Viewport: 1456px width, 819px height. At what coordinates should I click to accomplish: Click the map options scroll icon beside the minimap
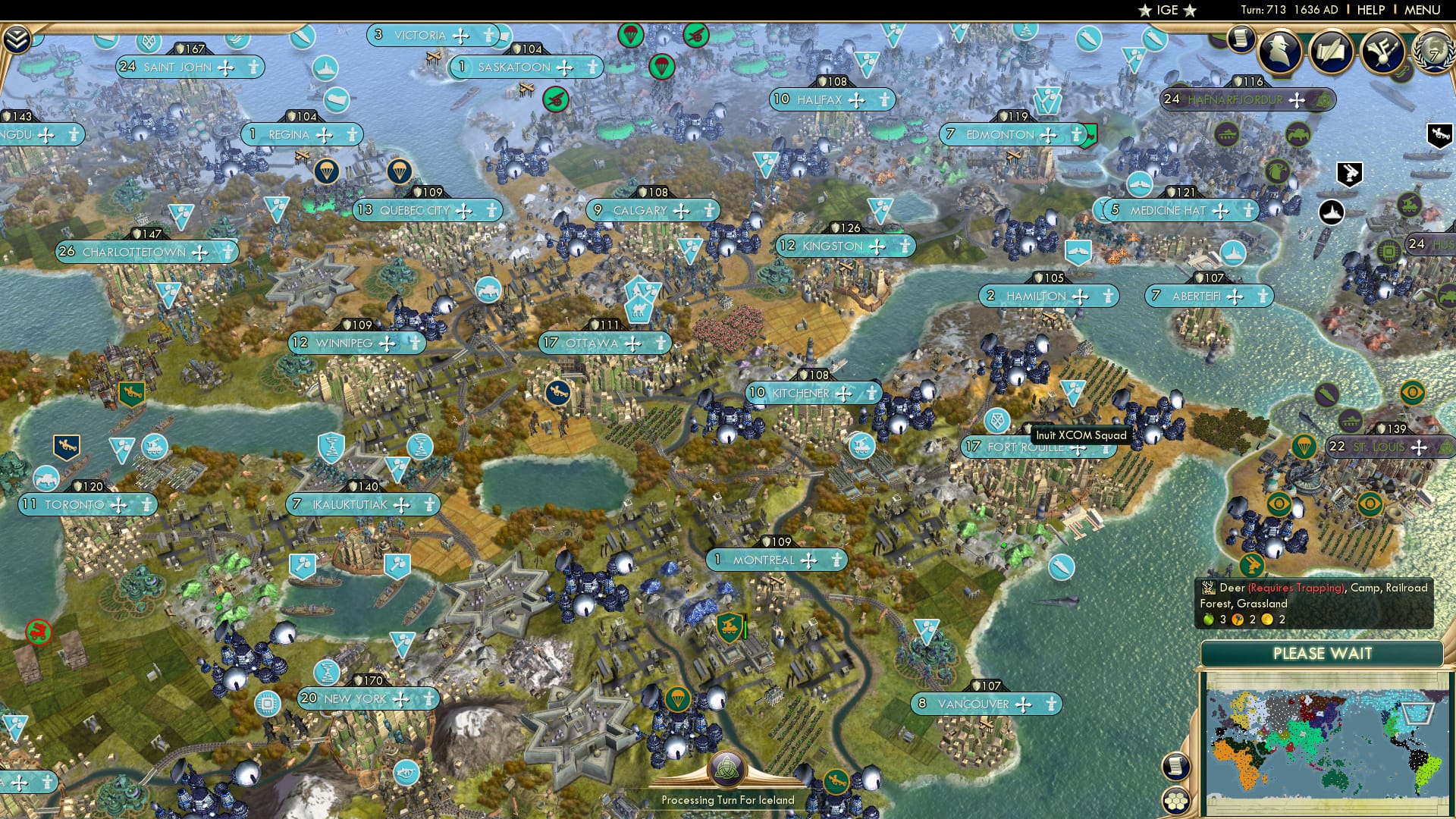click(x=1177, y=767)
